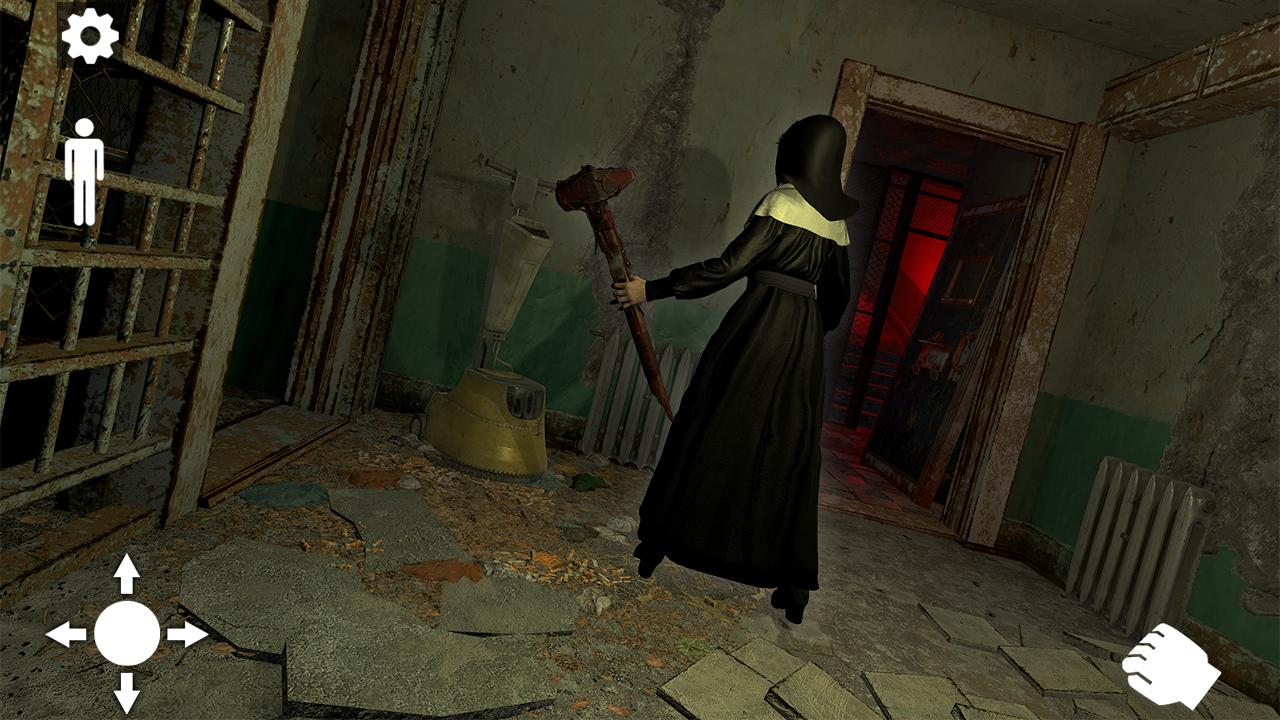Toggle the hand interaction control
Image resolution: width=1280 pixels, height=720 pixels.
point(1172,663)
